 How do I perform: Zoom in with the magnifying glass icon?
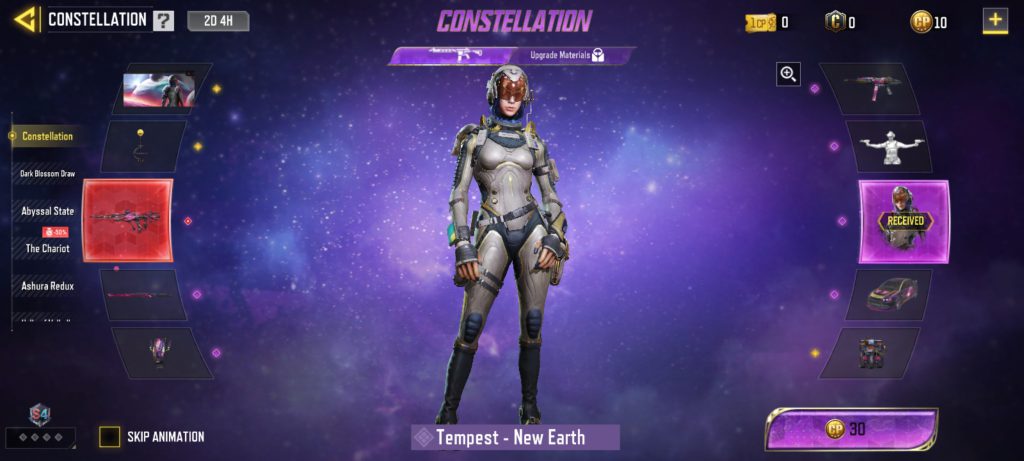789,73
